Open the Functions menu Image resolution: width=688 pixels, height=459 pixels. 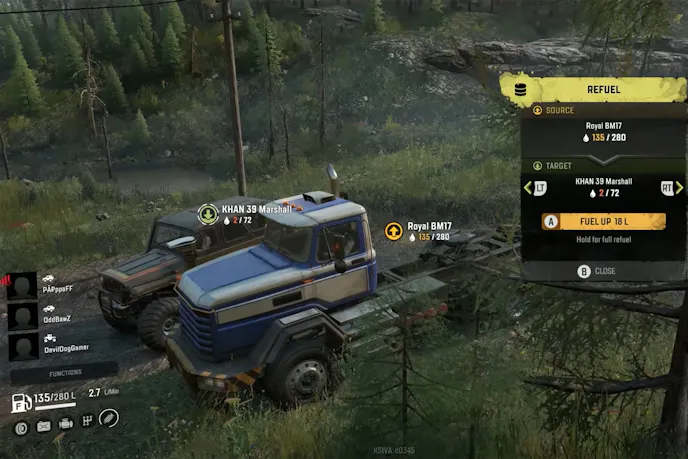pos(63,372)
